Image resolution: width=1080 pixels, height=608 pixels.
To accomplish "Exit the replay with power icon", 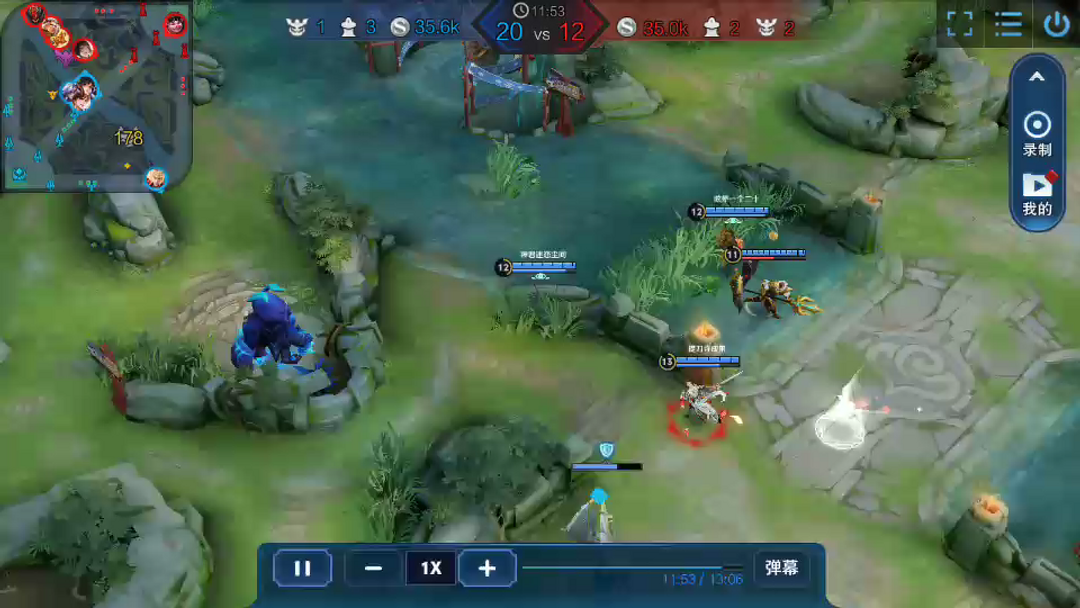I will click(1056, 24).
